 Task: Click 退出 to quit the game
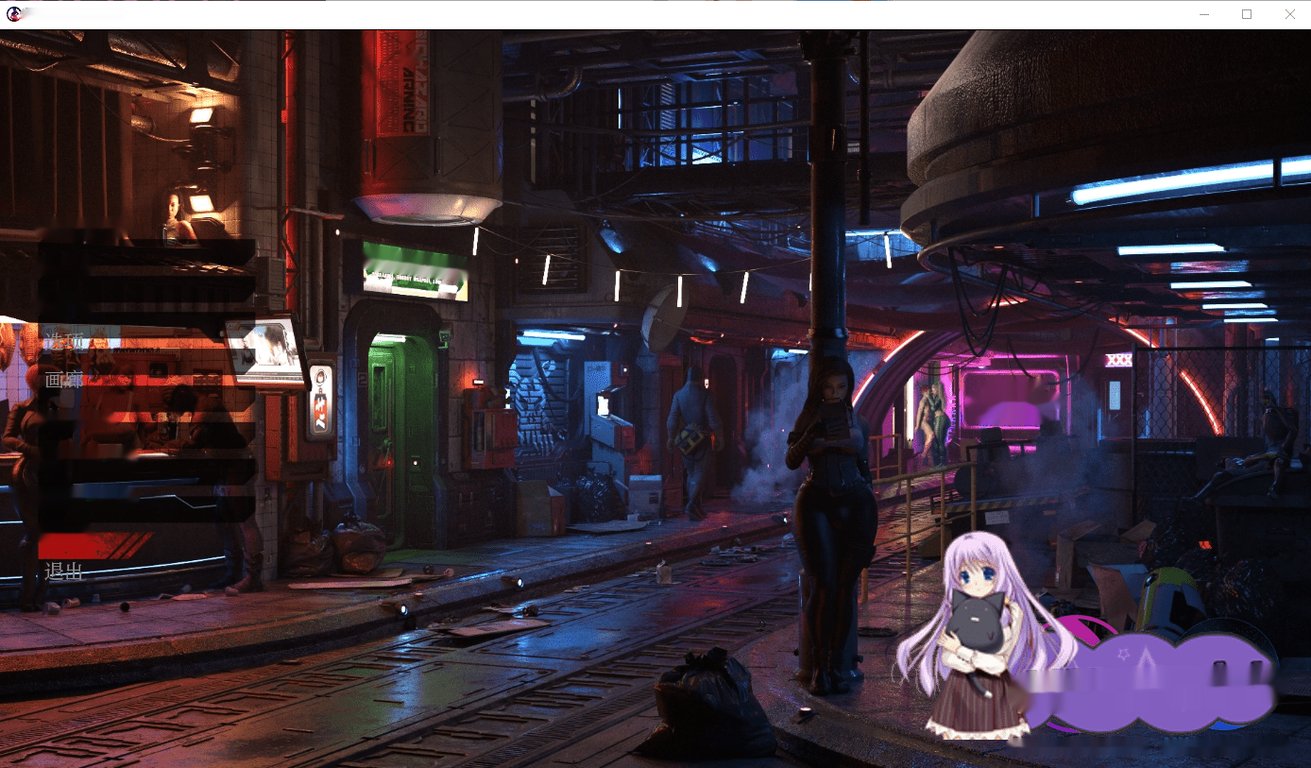[x=64, y=570]
